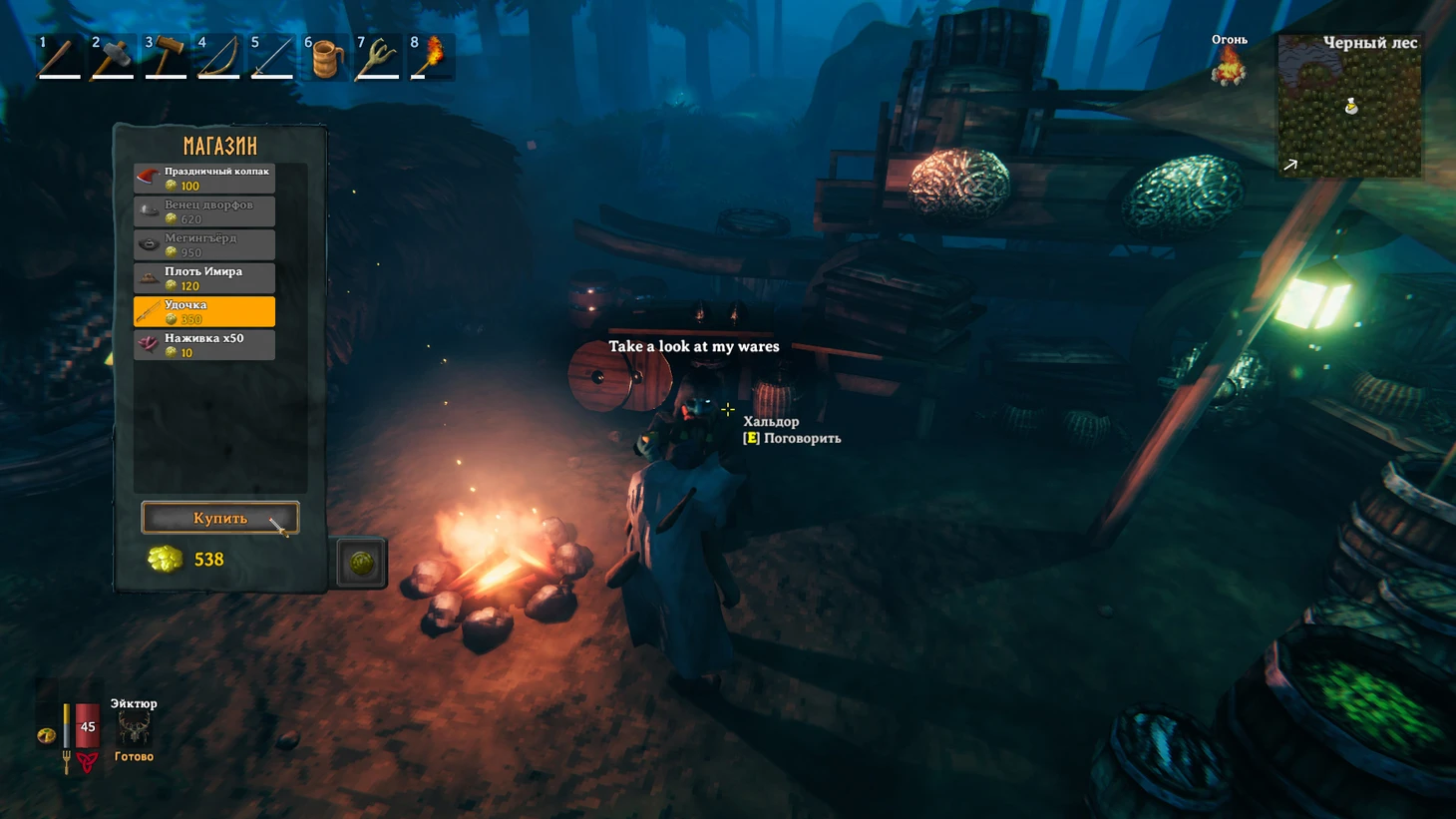Select the Мегингьёрд shop entry
The image size is (1456, 819).
(204, 245)
